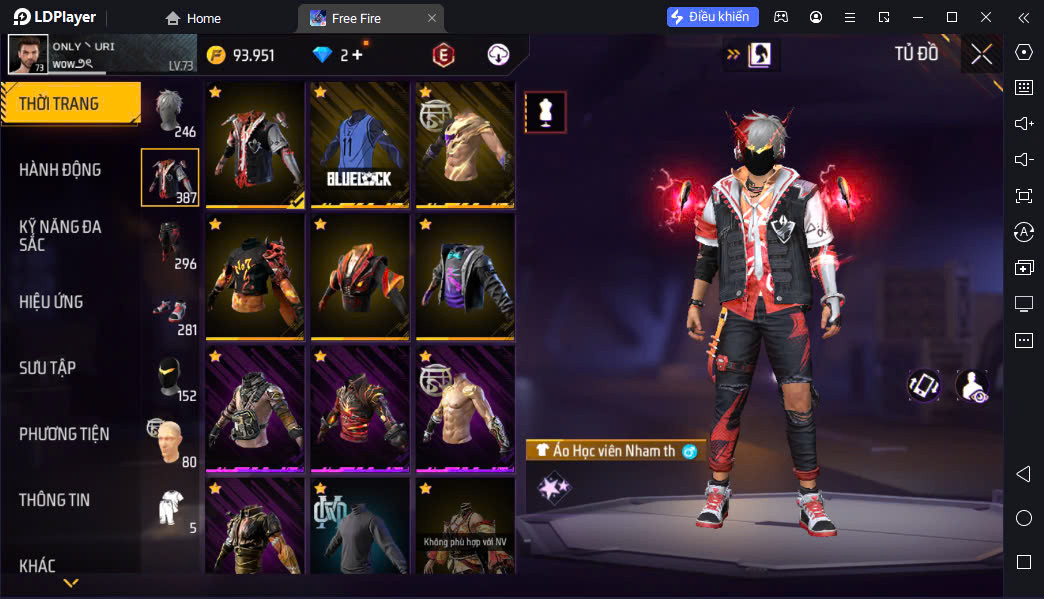Add diamonds with the plus button
Image resolution: width=1044 pixels, height=599 pixels.
pos(357,55)
